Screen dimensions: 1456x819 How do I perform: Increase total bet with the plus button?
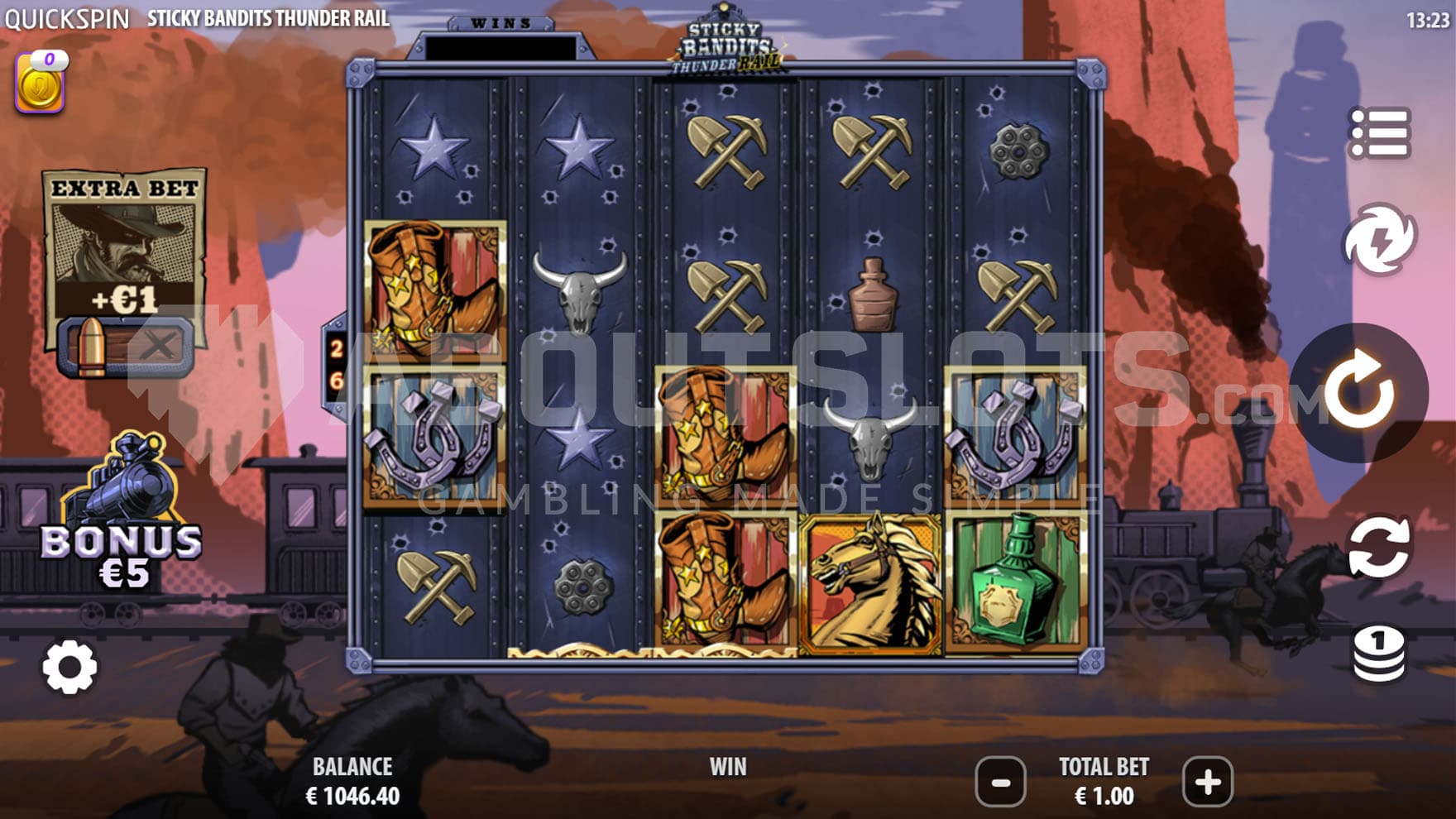pos(1207,781)
